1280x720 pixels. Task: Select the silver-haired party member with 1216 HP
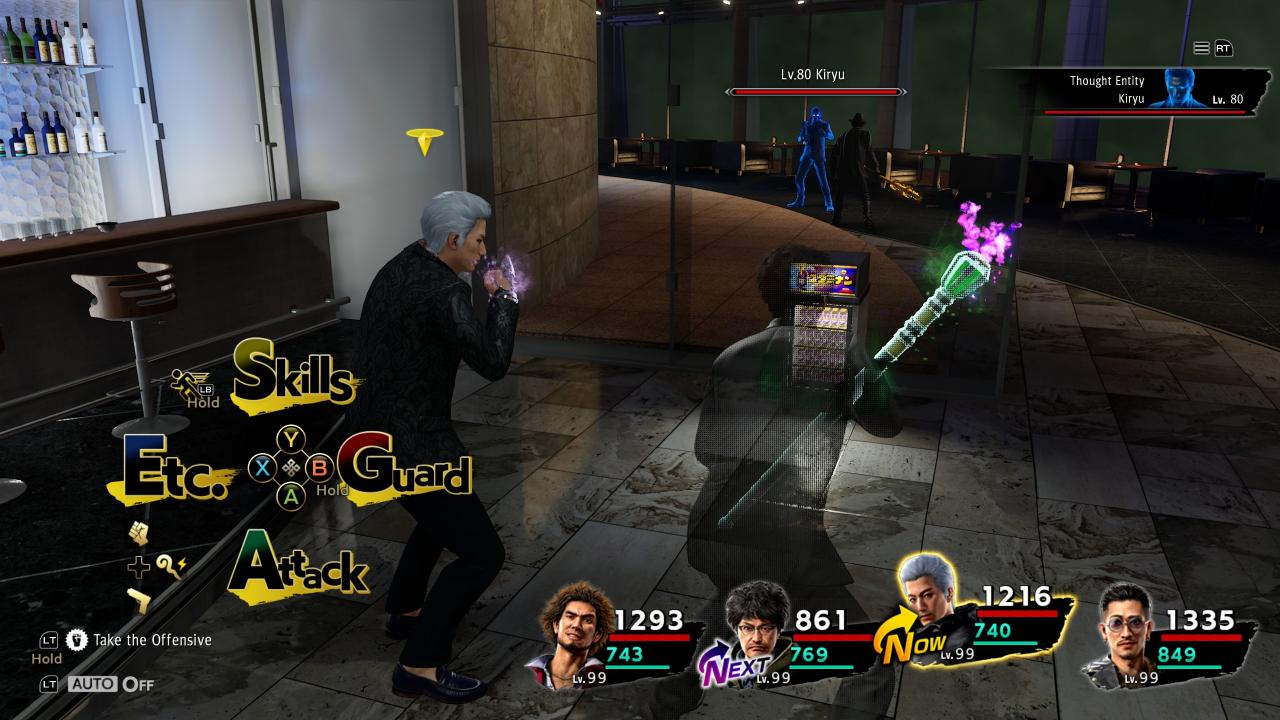pyautogui.click(x=985, y=625)
